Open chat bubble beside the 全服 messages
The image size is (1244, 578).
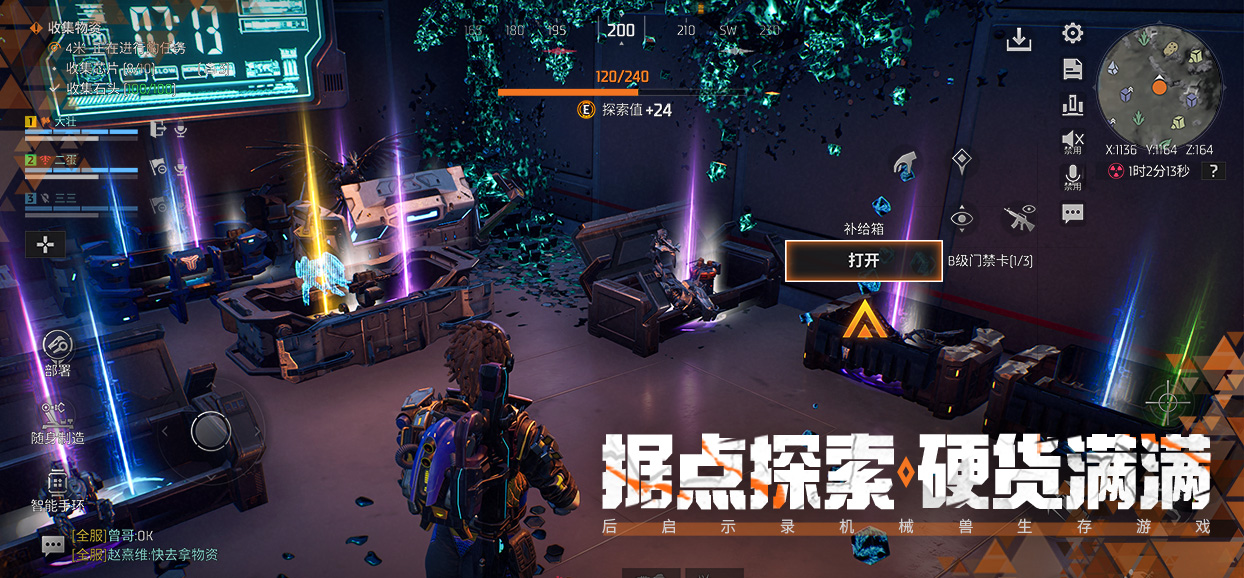[53, 545]
